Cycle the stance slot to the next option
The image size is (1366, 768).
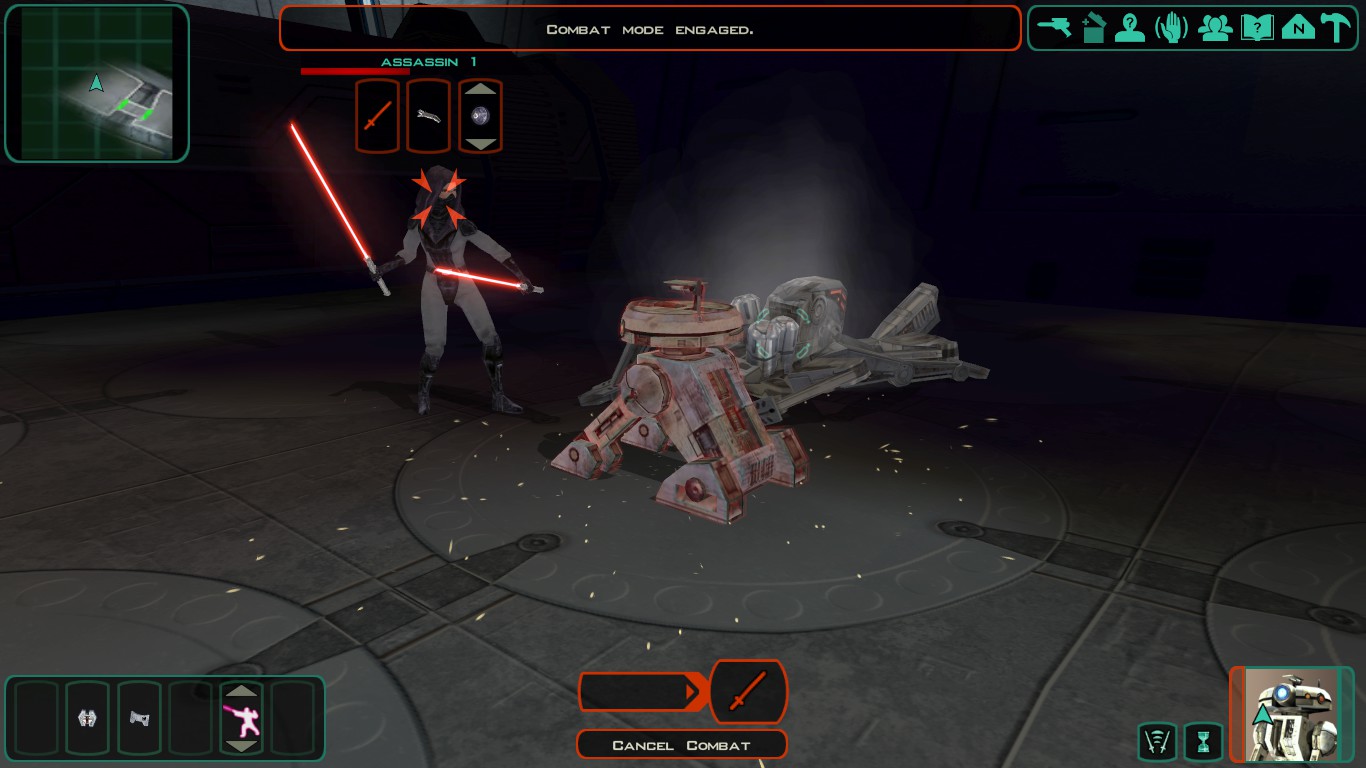coord(241,746)
